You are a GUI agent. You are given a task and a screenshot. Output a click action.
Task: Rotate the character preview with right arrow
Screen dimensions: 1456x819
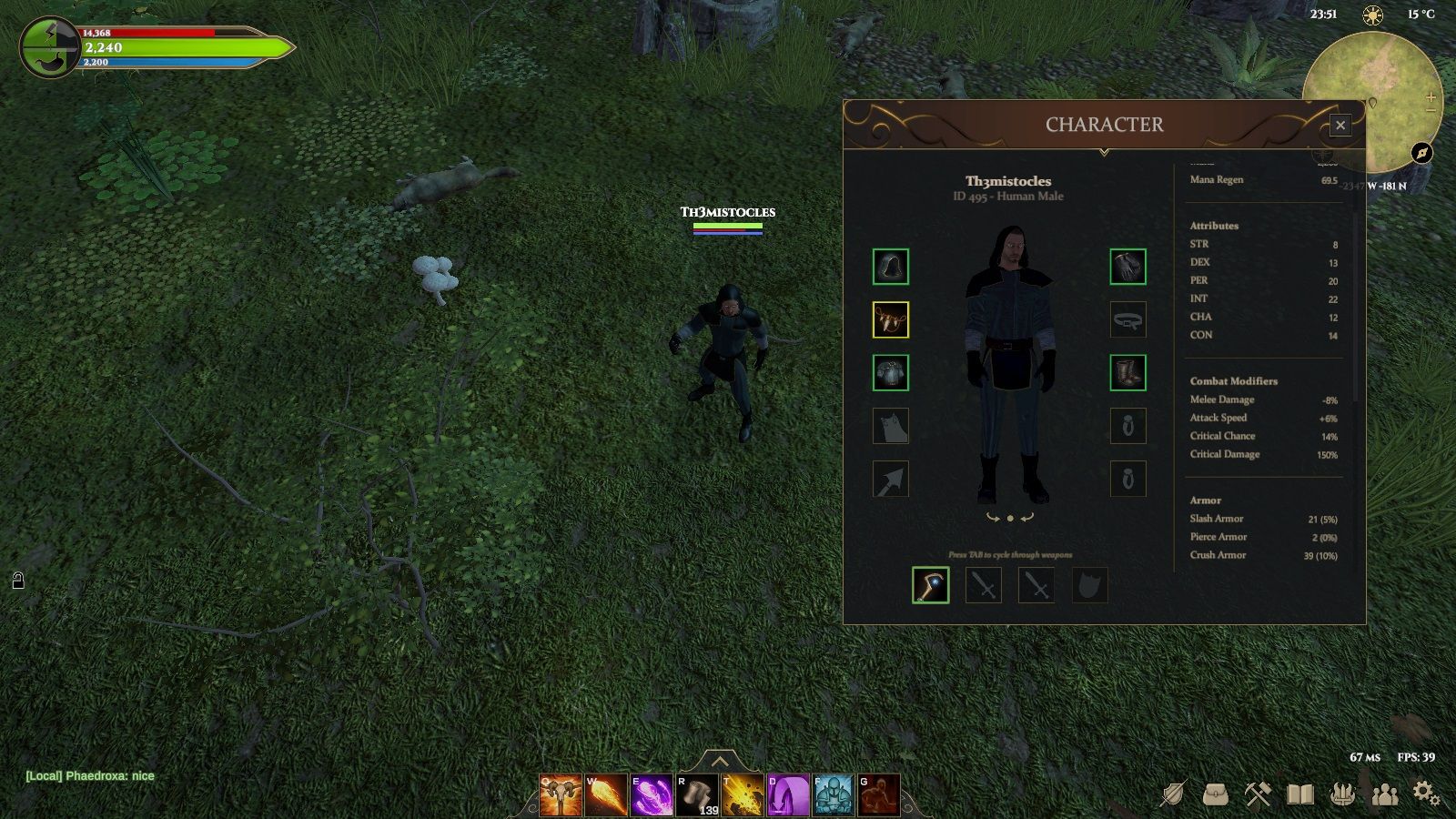pyautogui.click(x=1027, y=518)
